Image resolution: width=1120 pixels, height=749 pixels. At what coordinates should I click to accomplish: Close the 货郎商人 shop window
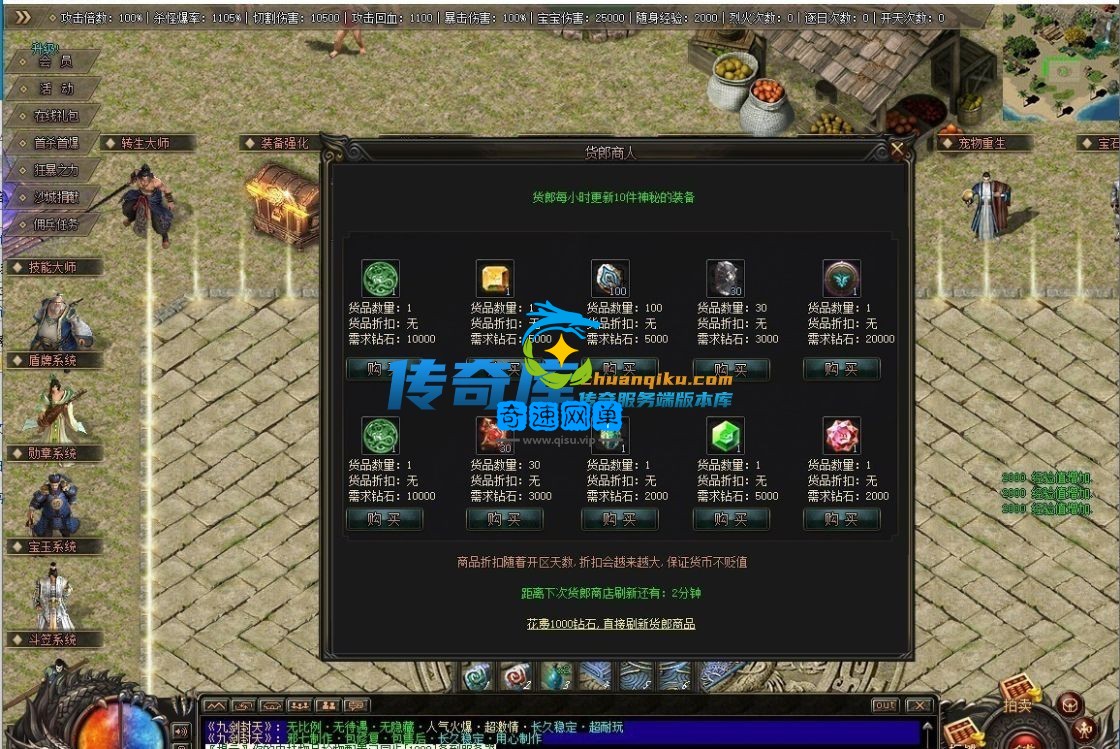897,151
